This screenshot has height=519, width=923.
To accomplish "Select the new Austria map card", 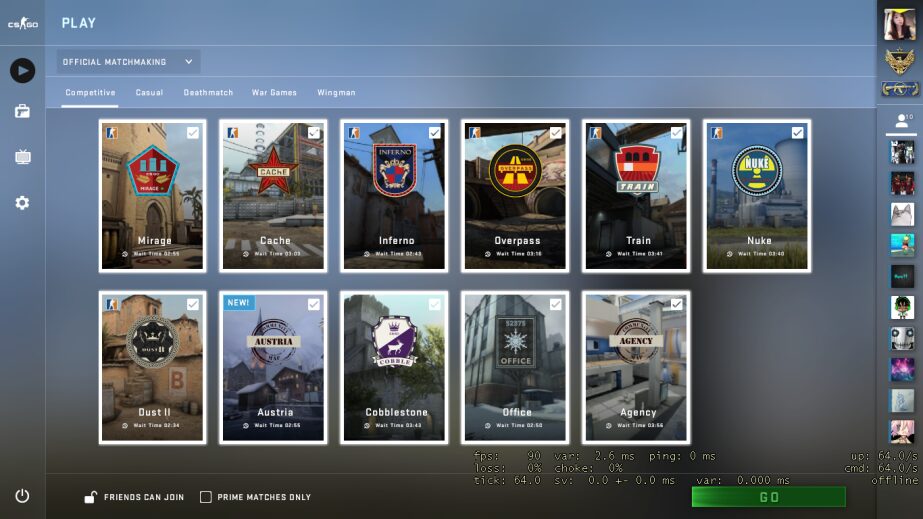I will click(274, 368).
